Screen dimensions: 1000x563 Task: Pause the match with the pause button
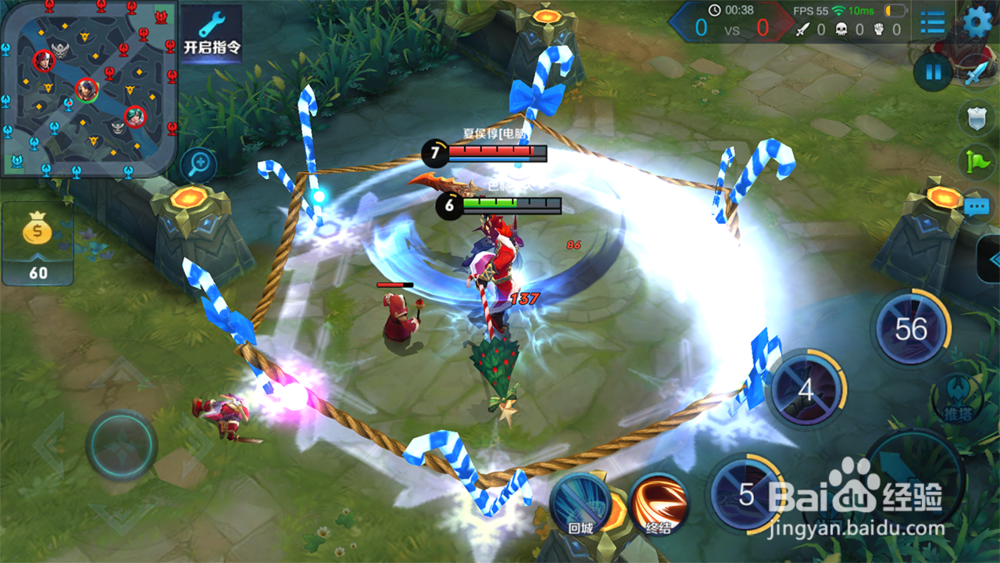932,71
